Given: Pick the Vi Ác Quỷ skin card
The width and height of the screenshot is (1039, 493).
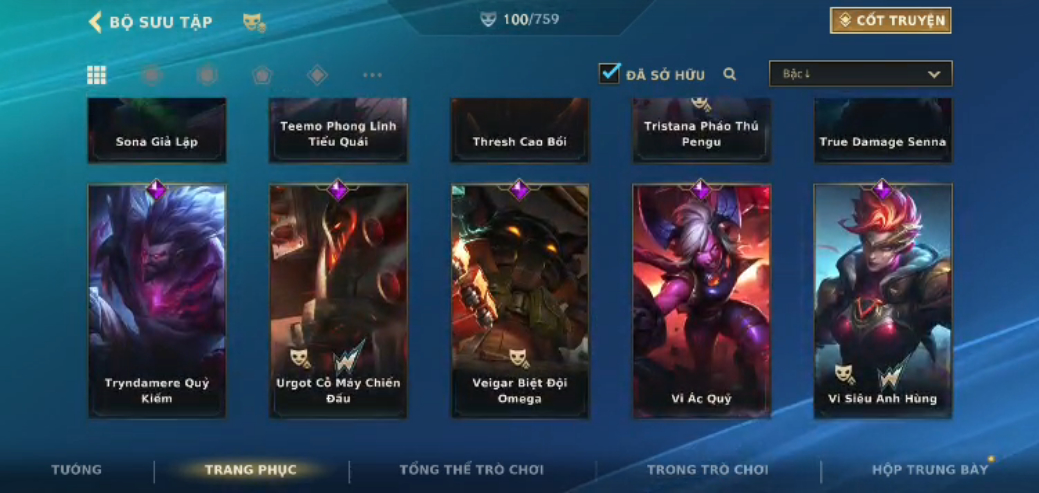Looking at the screenshot, I should click(701, 300).
